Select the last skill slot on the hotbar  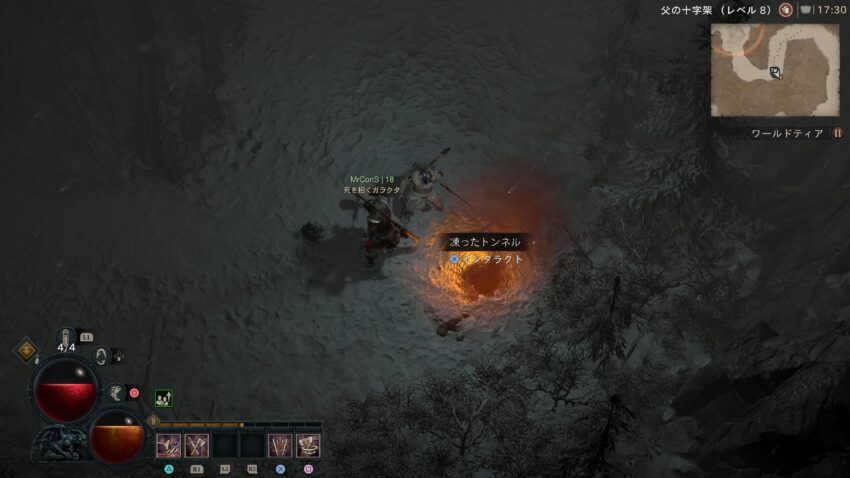308,446
